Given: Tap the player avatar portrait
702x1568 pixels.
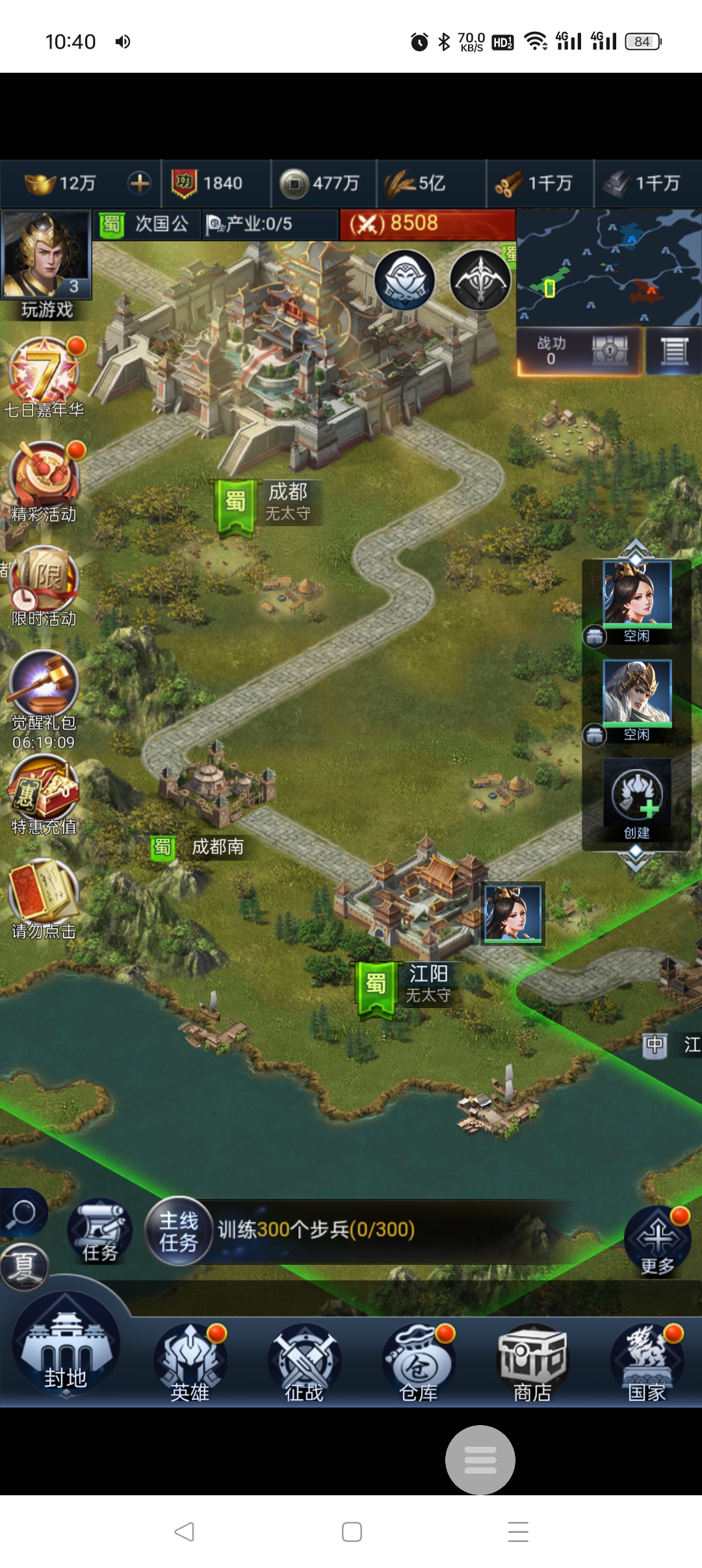Looking at the screenshot, I should coord(45,255).
